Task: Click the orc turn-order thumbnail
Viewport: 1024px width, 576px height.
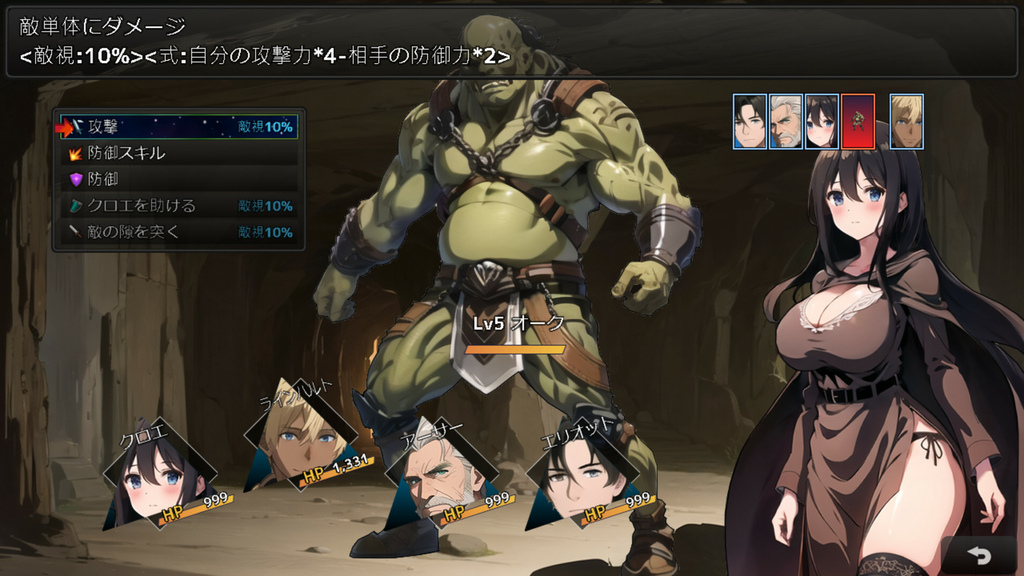Action: [858, 121]
